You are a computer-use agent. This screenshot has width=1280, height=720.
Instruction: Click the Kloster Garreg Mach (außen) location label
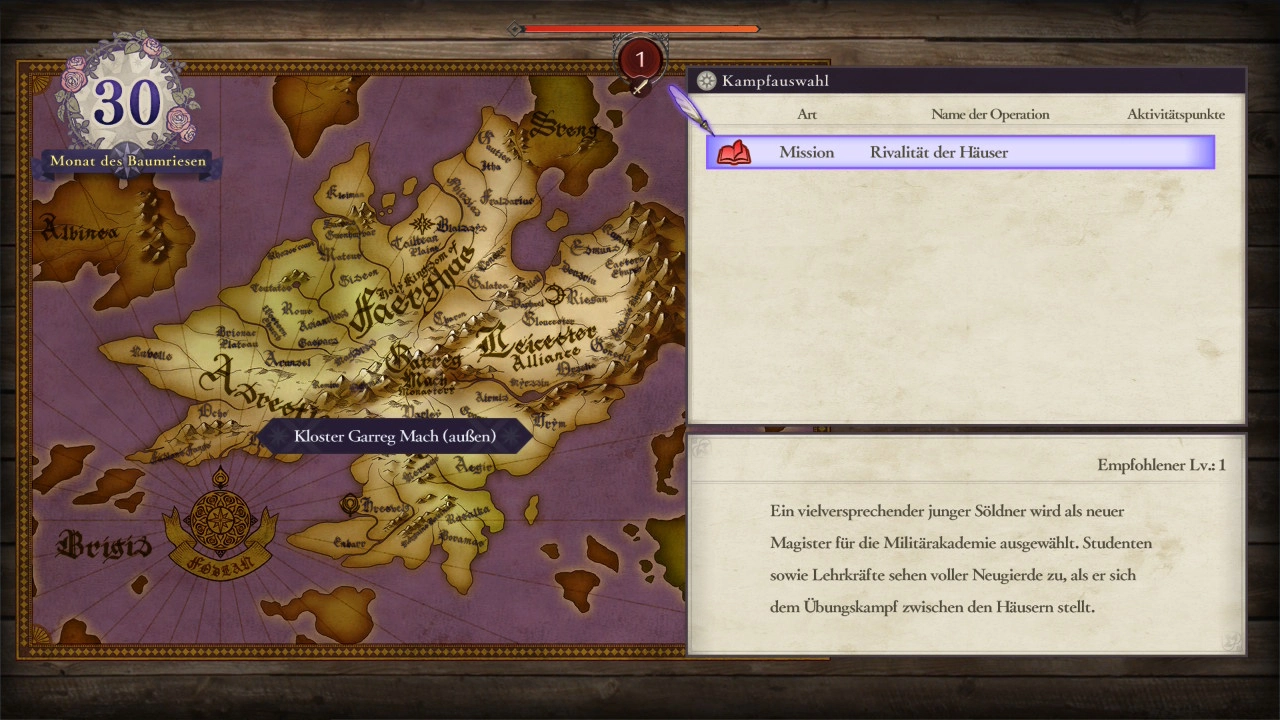(x=395, y=436)
